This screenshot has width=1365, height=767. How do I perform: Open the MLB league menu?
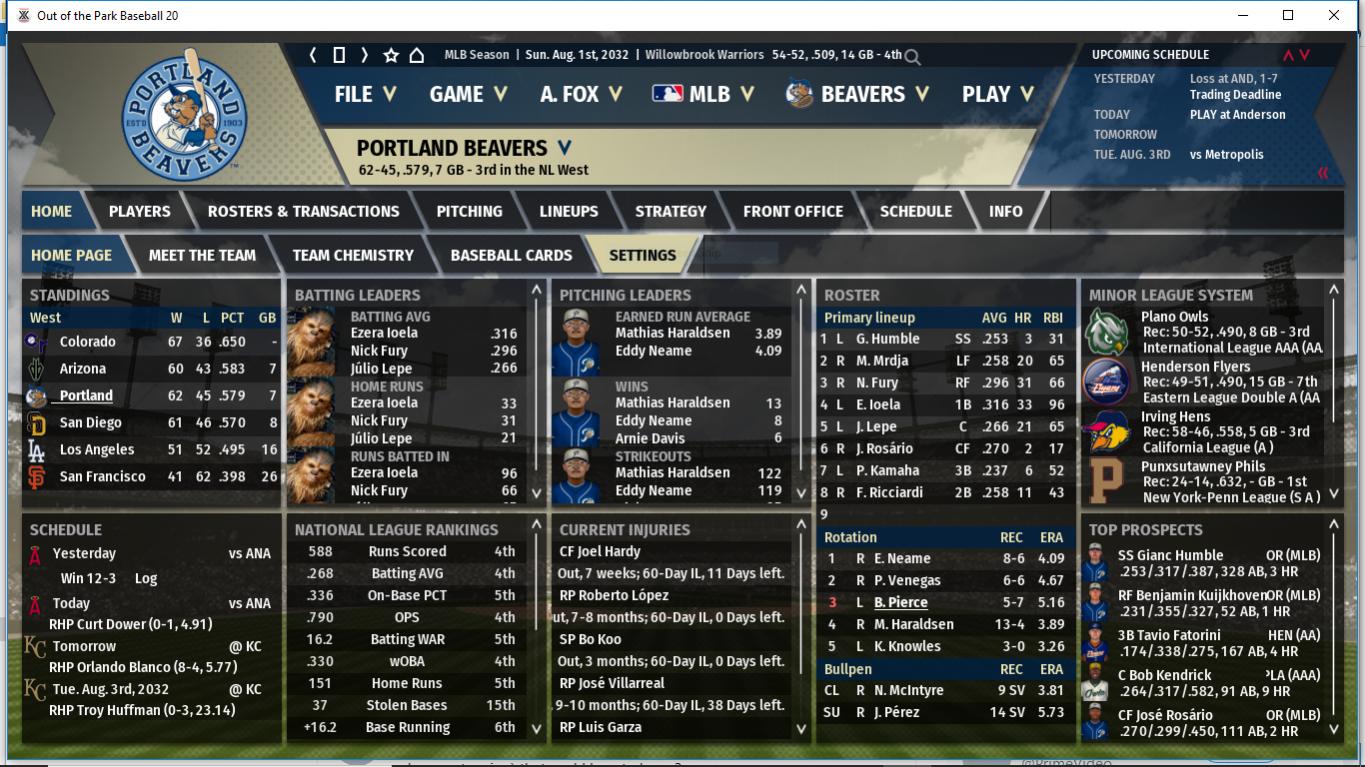tap(692, 94)
